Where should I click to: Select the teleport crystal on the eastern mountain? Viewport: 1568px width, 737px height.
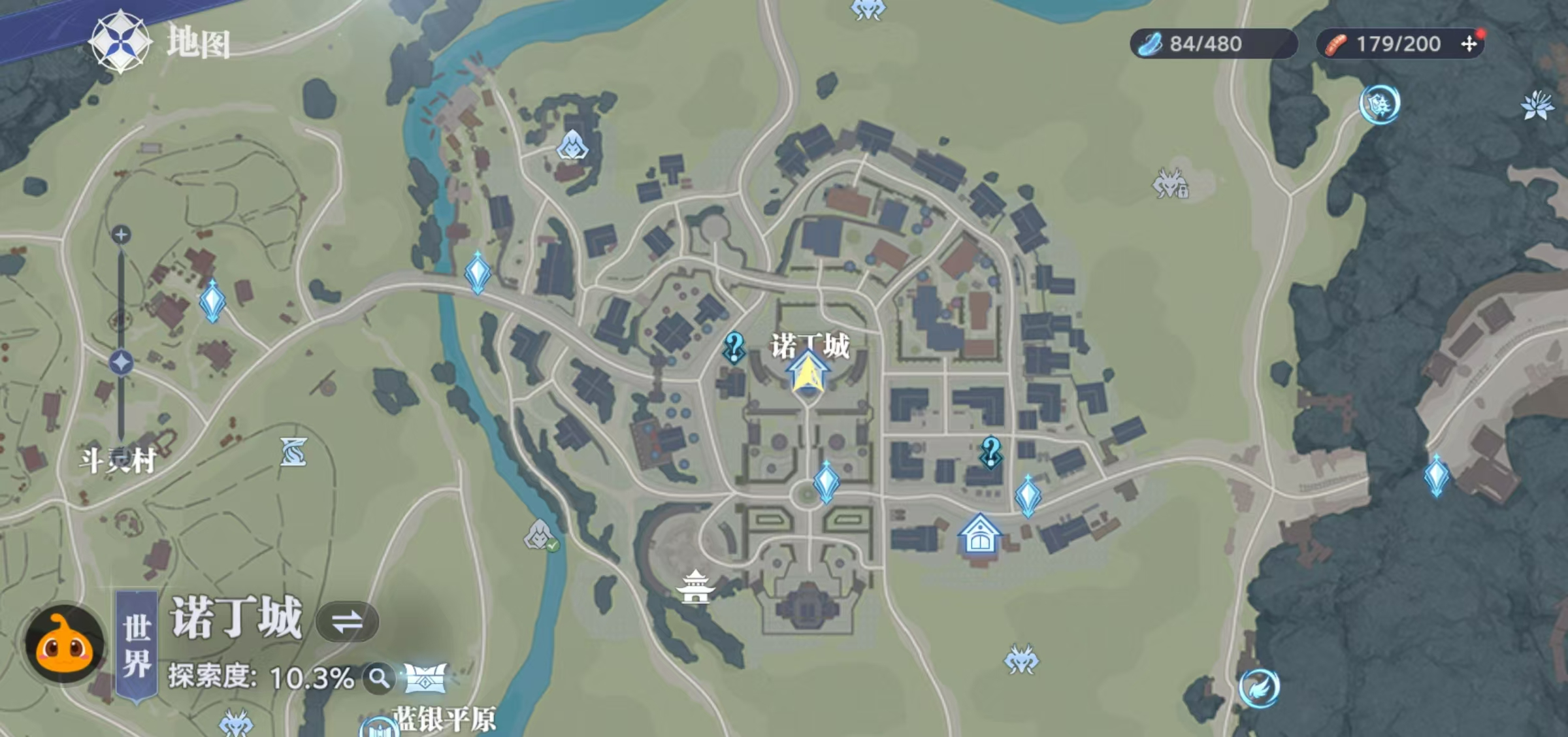[x=1437, y=476]
